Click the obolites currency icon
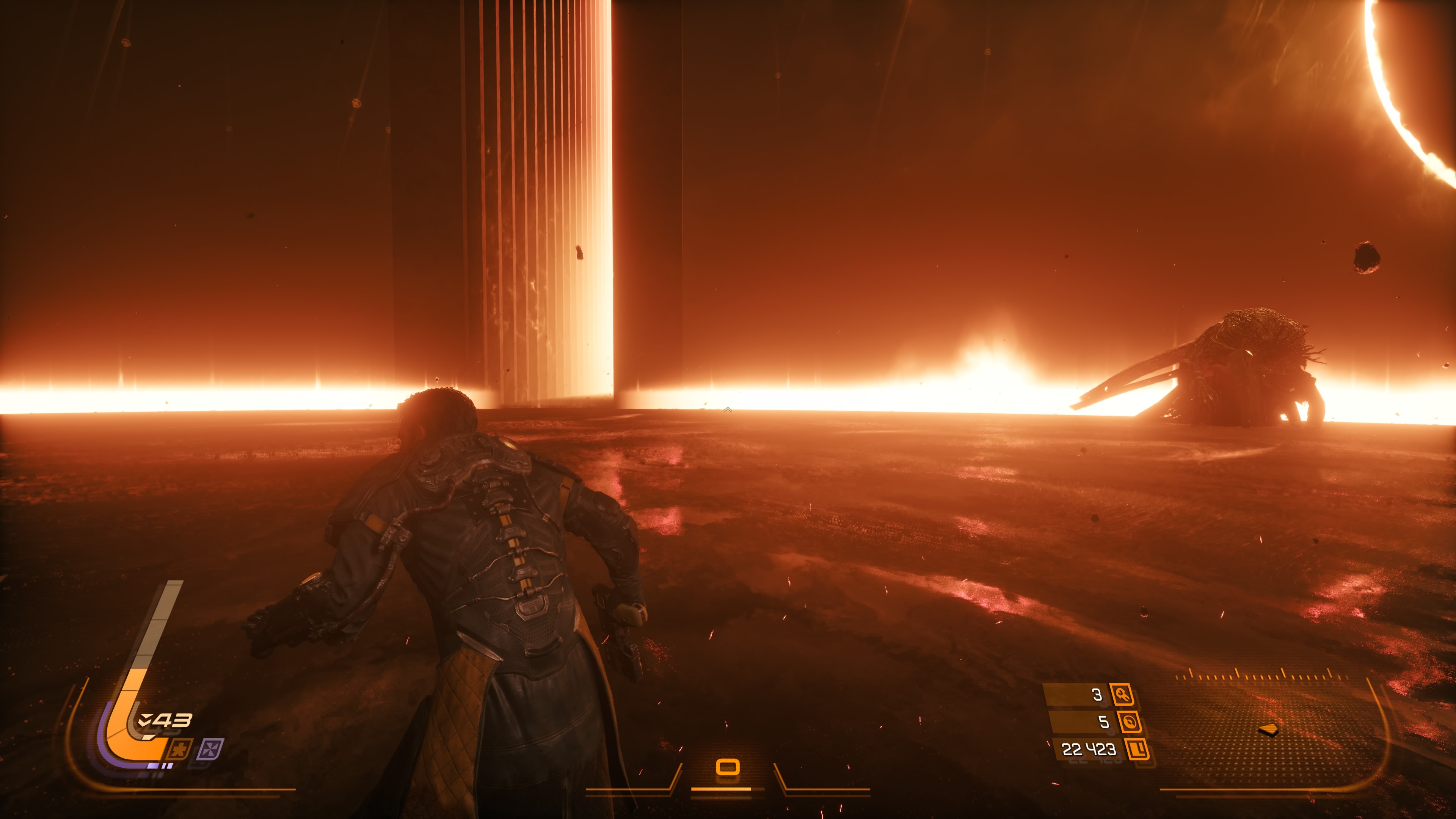 [x=1137, y=750]
